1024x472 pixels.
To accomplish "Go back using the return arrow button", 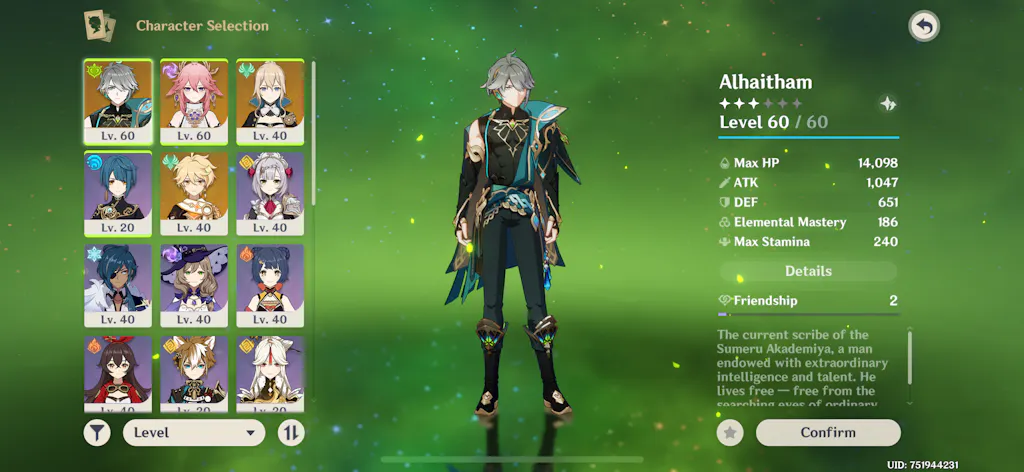I will point(924,27).
